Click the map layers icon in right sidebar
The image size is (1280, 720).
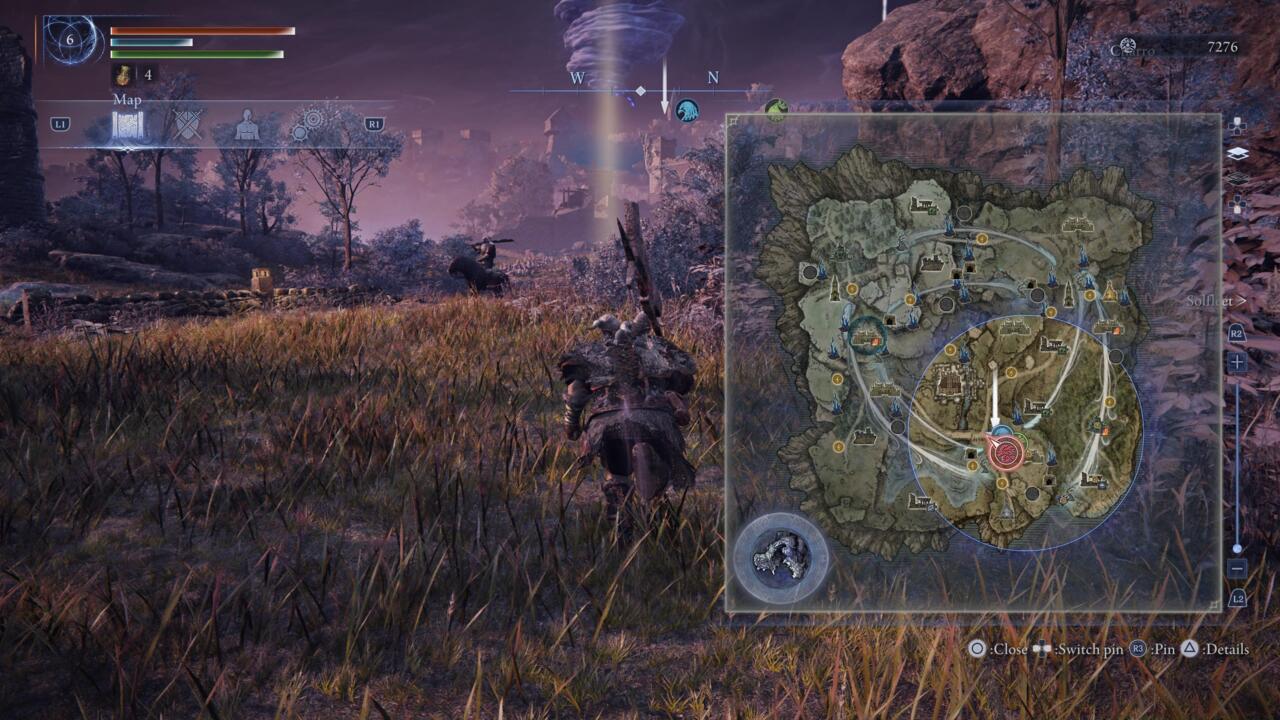(x=1238, y=151)
